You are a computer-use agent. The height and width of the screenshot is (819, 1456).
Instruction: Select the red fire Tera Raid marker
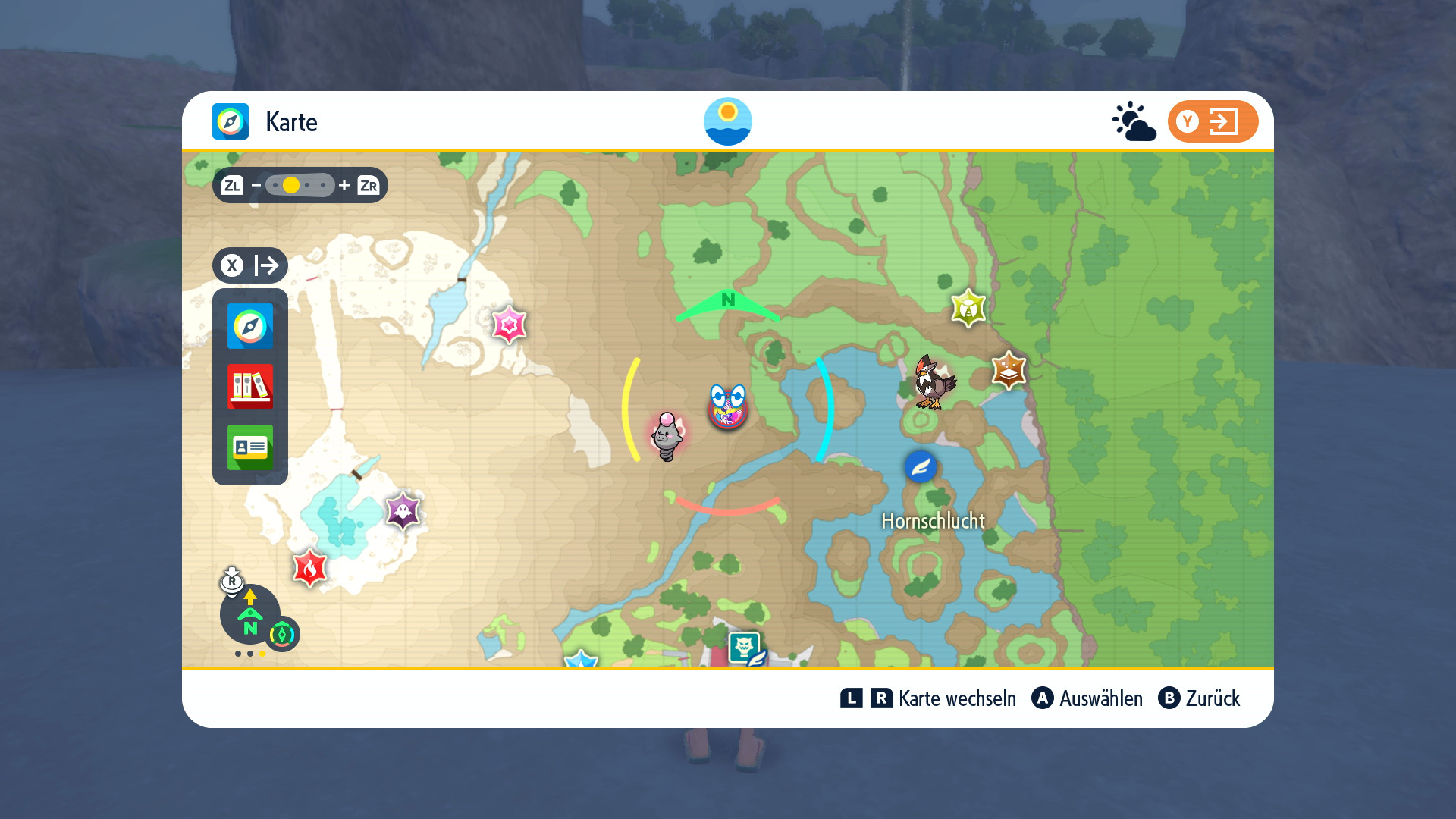pos(309,568)
